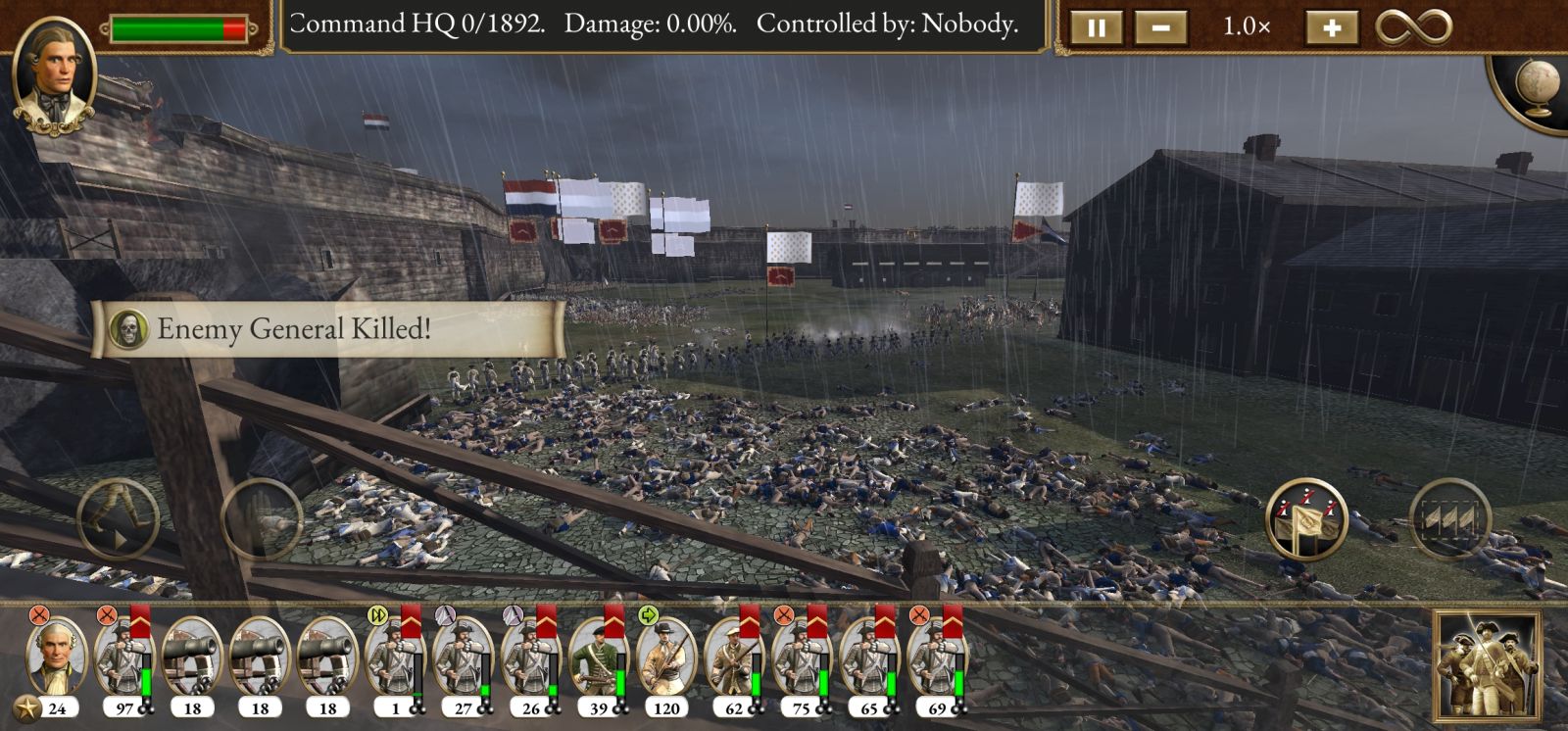
Task: Select the infantry unit card with 69 men
Action: click(937, 658)
